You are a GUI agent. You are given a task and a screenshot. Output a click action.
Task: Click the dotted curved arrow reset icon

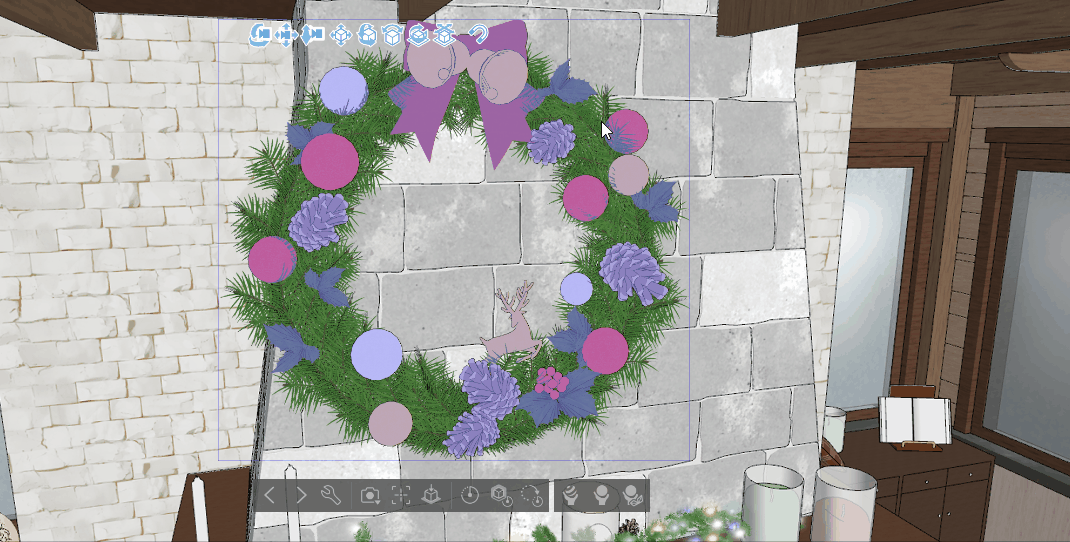[531, 495]
